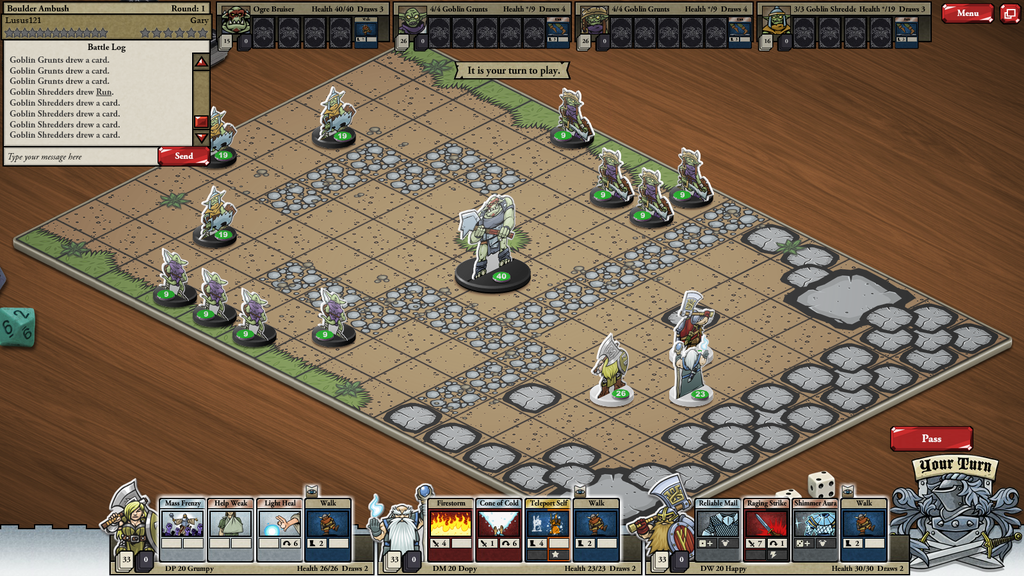Select Dopy the wizard's portrait
This screenshot has width=1024, height=576.
click(x=402, y=522)
